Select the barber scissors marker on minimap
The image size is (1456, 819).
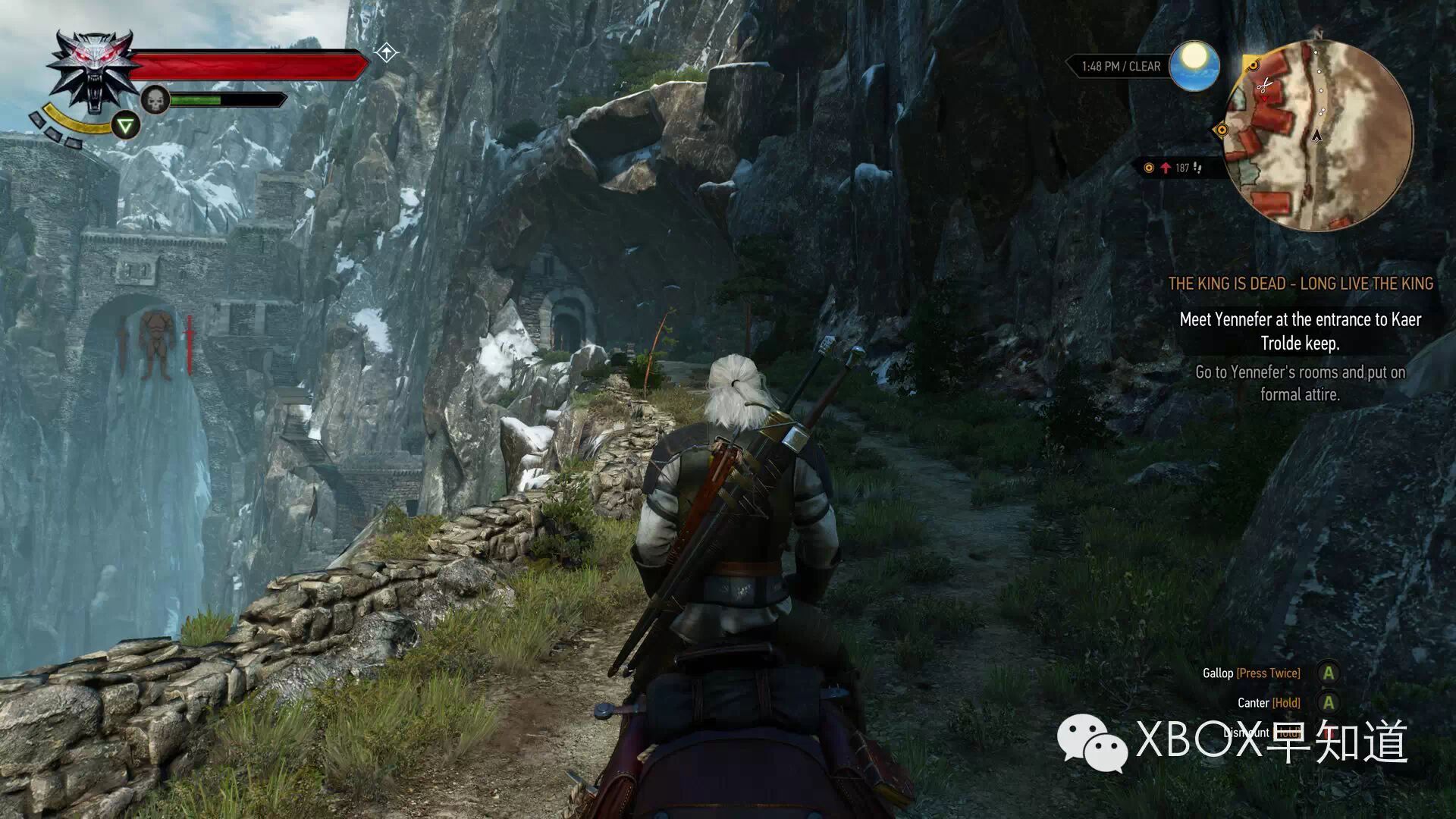1263,86
